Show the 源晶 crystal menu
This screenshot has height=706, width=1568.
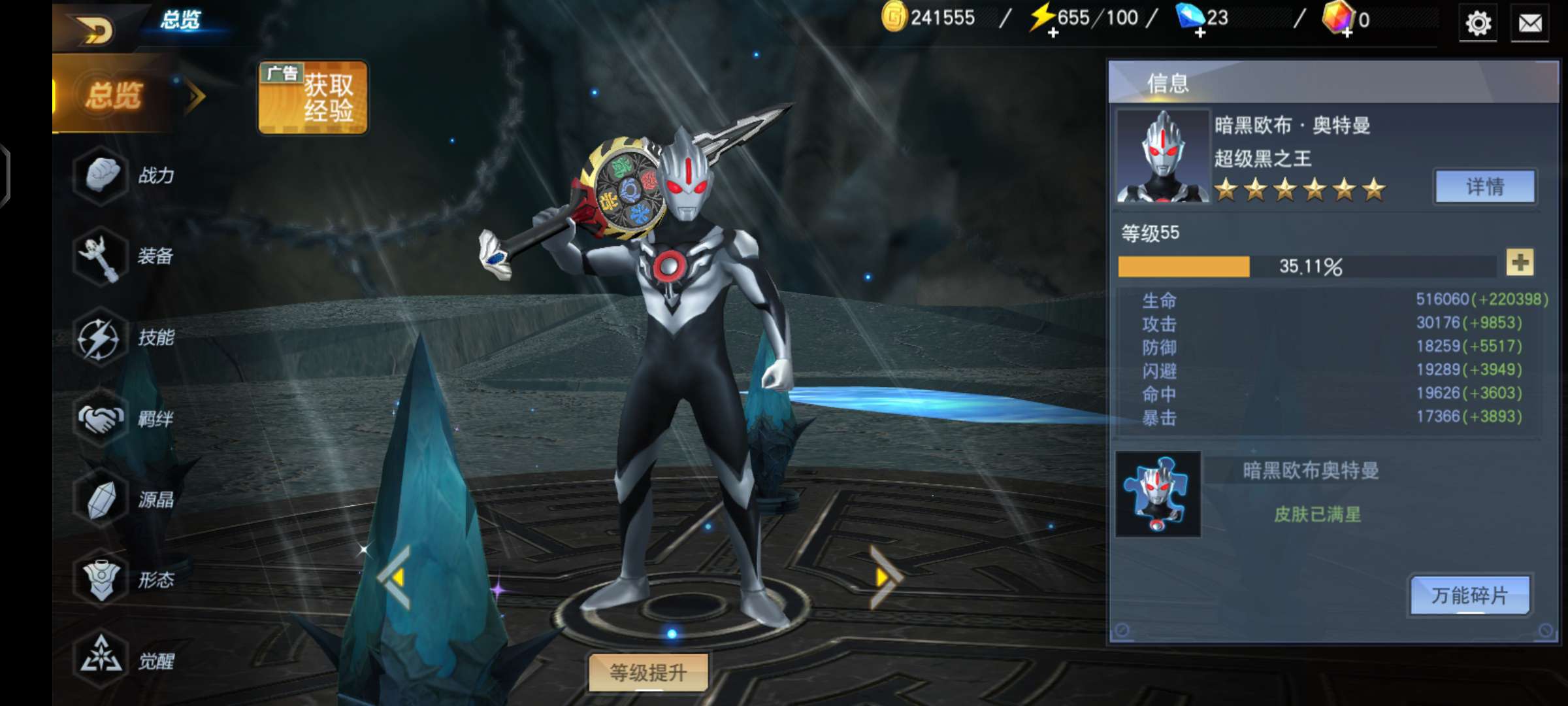point(124,499)
